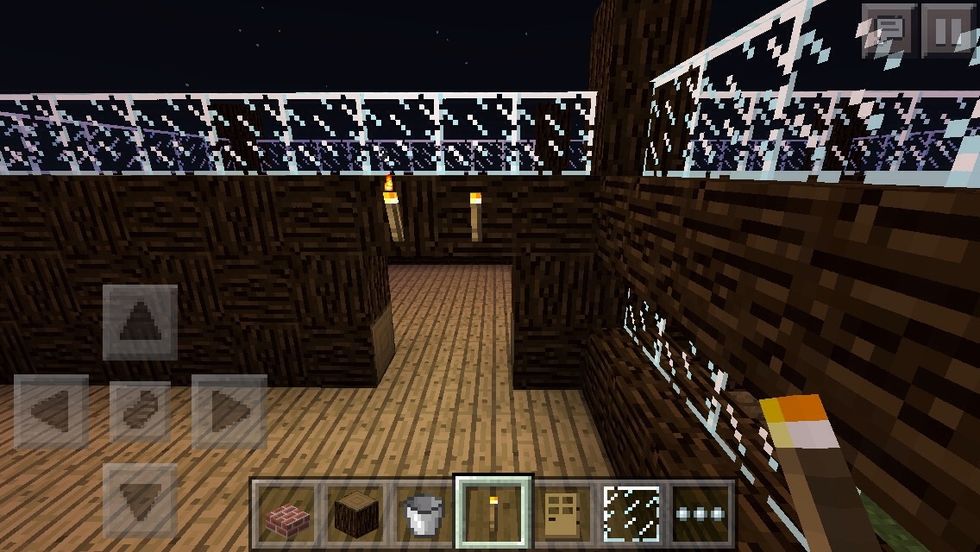Select the torch hotbar slot
The image size is (980, 552).
493,515
